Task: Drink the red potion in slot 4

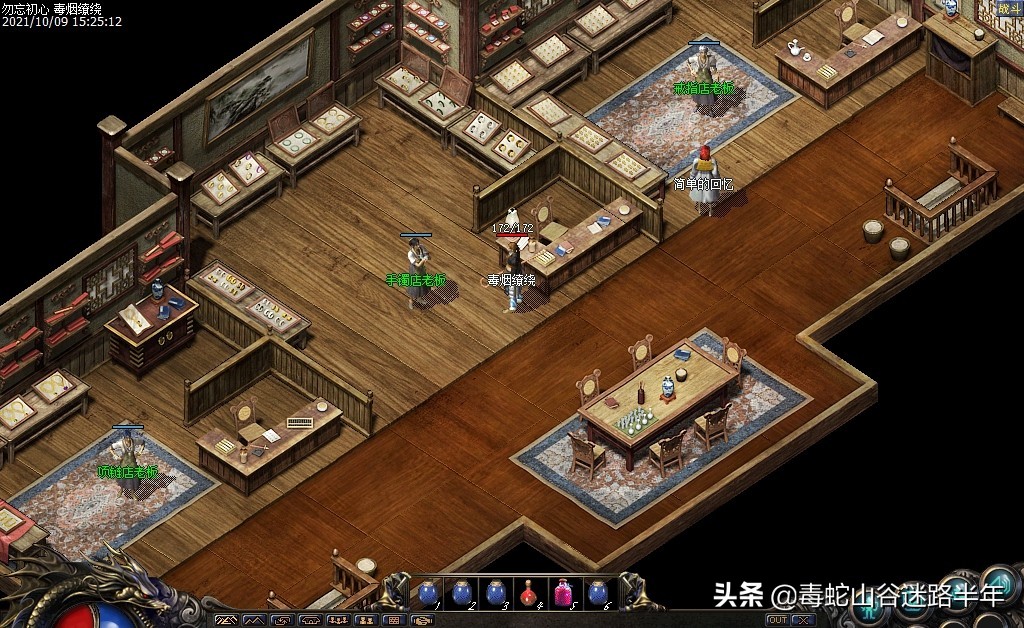Action: [x=530, y=593]
